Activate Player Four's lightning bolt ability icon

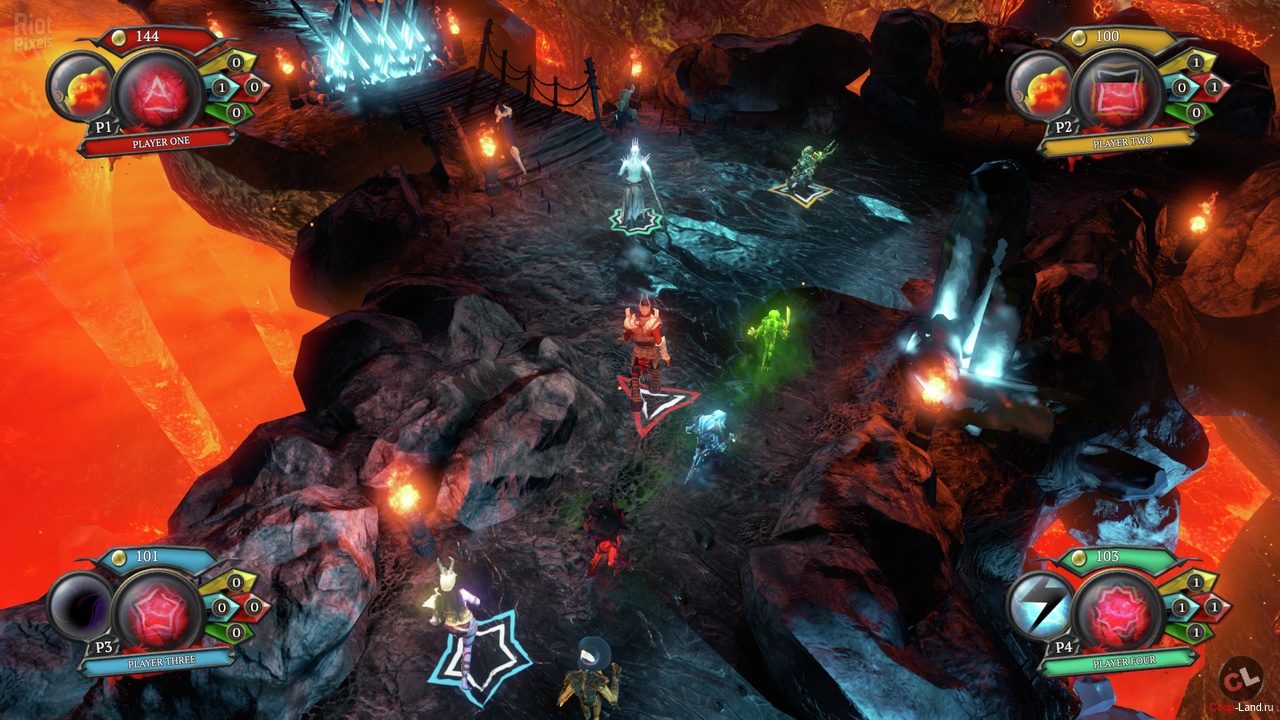tap(1041, 606)
